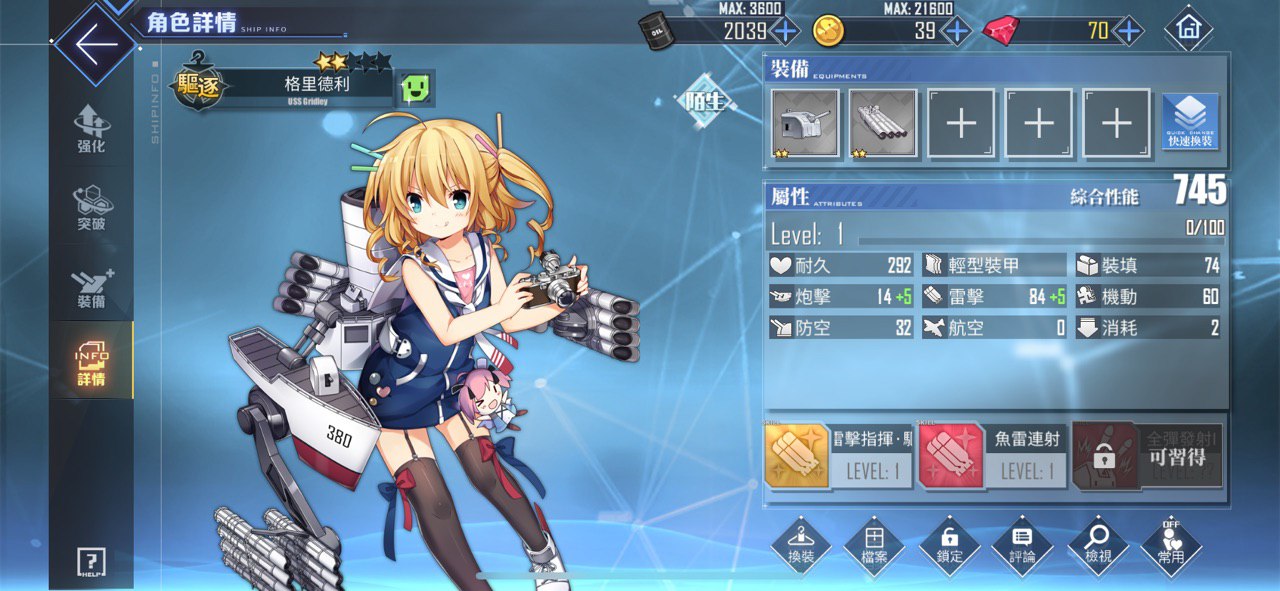
Task: Open the 評論 comments button
Action: point(1022,545)
